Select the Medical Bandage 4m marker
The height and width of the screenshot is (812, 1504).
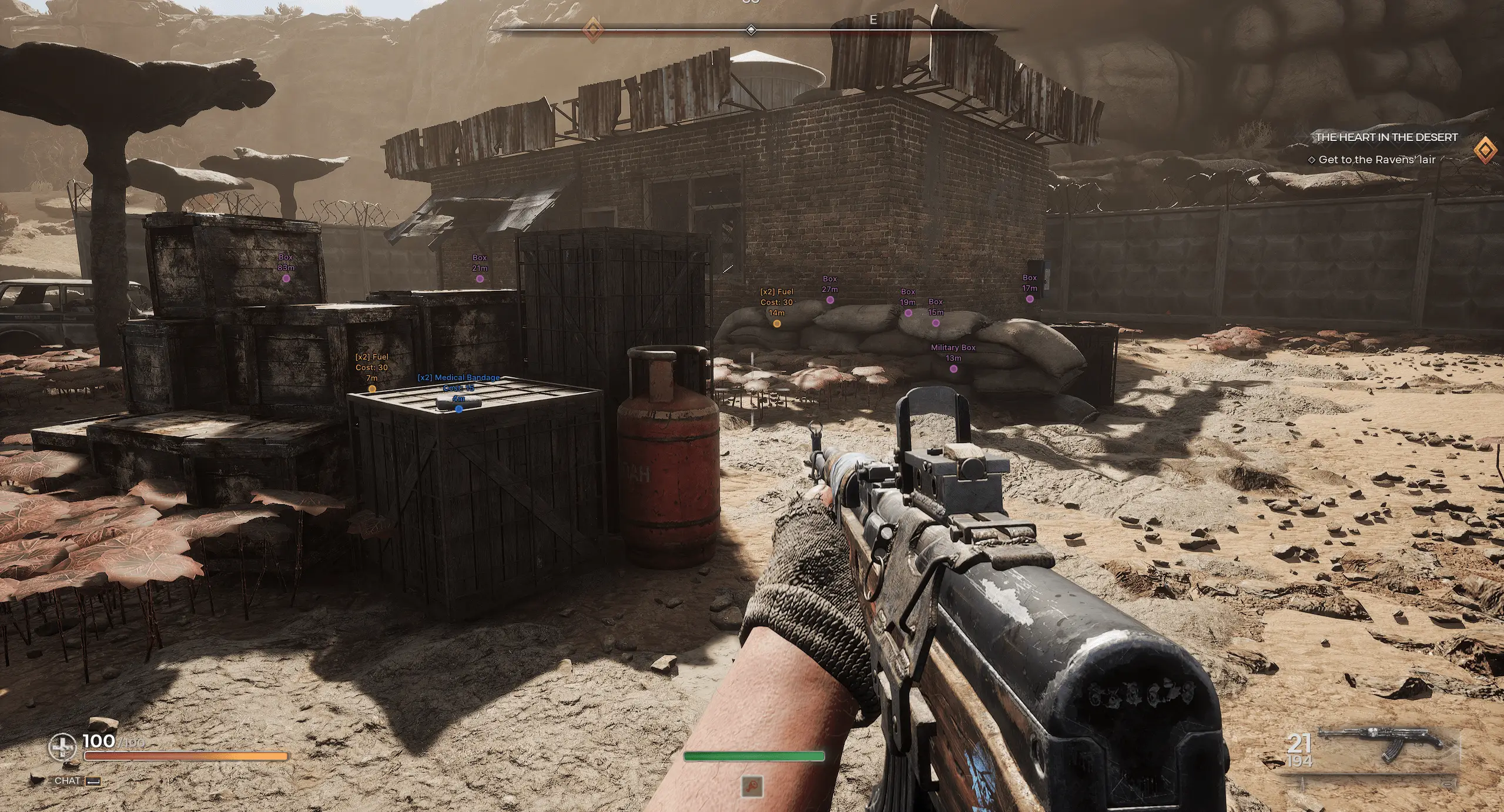tap(459, 409)
